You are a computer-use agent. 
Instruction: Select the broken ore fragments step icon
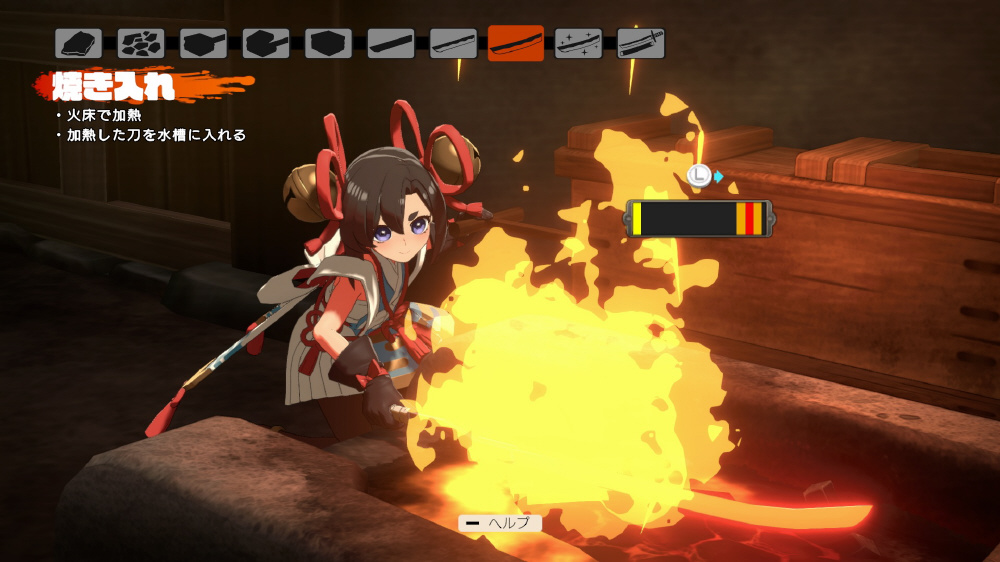141,43
